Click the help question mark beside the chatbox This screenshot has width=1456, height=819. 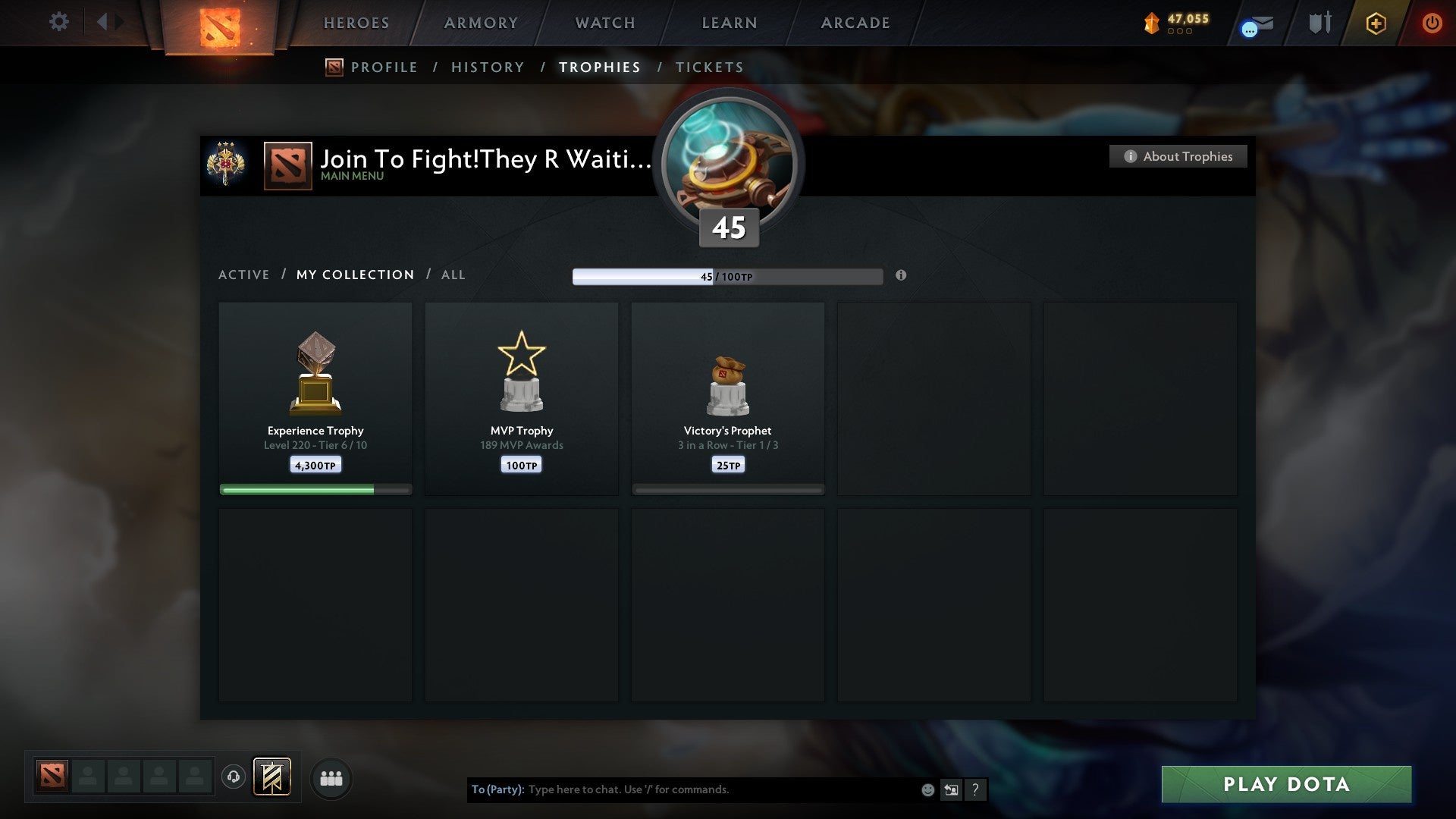tap(976, 789)
